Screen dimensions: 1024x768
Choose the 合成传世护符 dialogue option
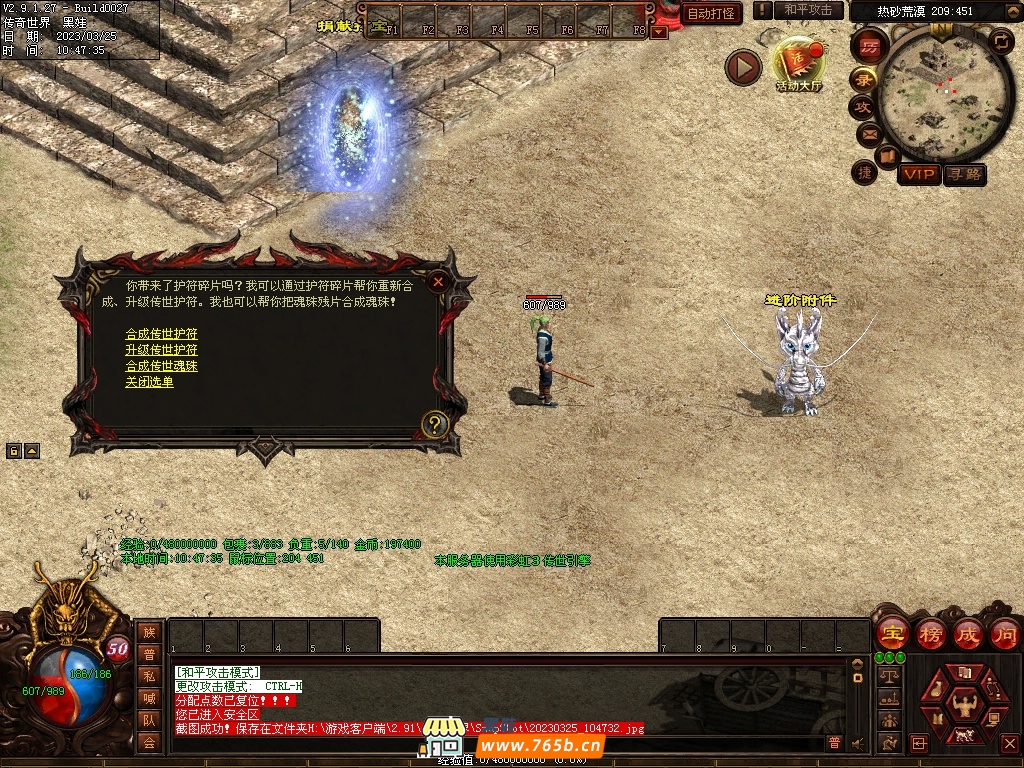click(161, 334)
